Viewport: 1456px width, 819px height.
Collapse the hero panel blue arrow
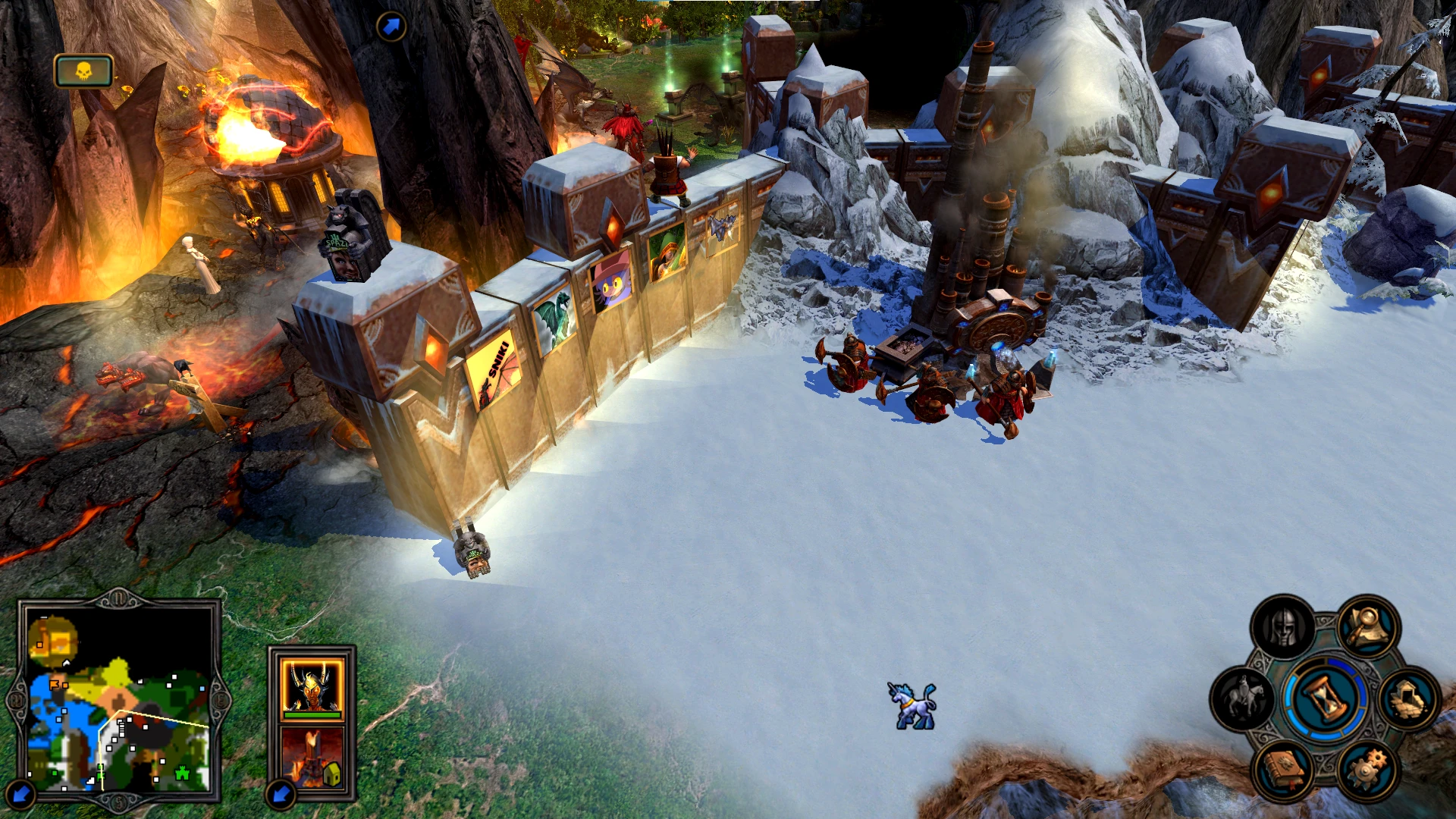(279, 795)
